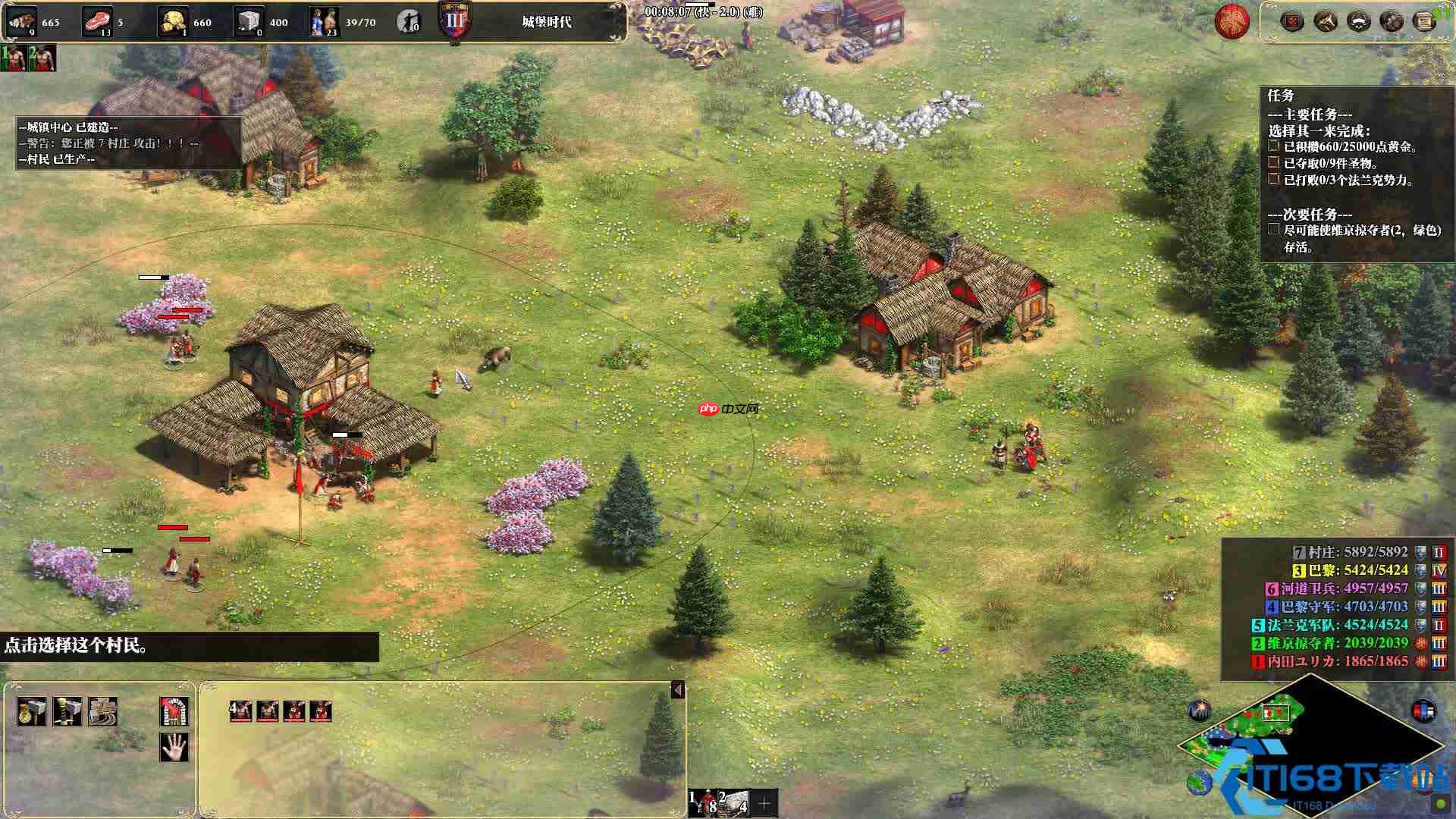Open the main menu scroll button
The height and width of the screenshot is (819, 1456).
[1424, 20]
